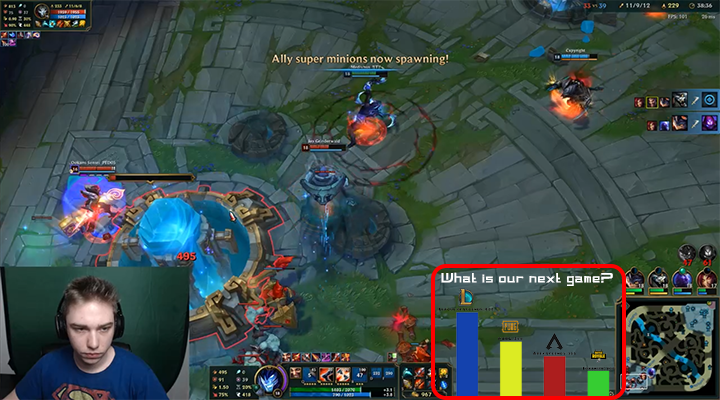Click the League of Legends poll bar
The image size is (720, 400).
[x=467, y=353]
